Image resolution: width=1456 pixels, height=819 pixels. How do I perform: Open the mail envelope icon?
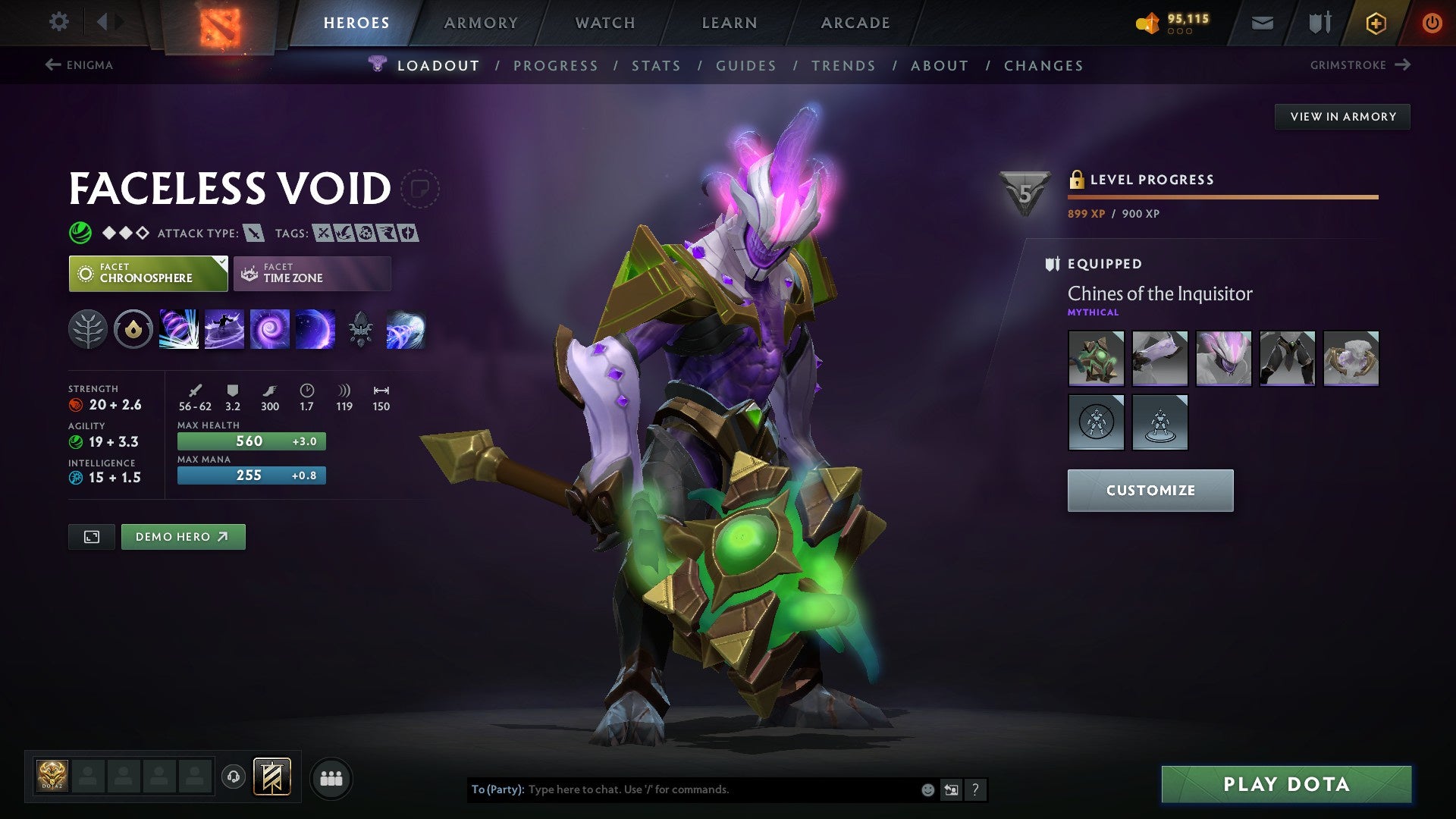[x=1262, y=23]
